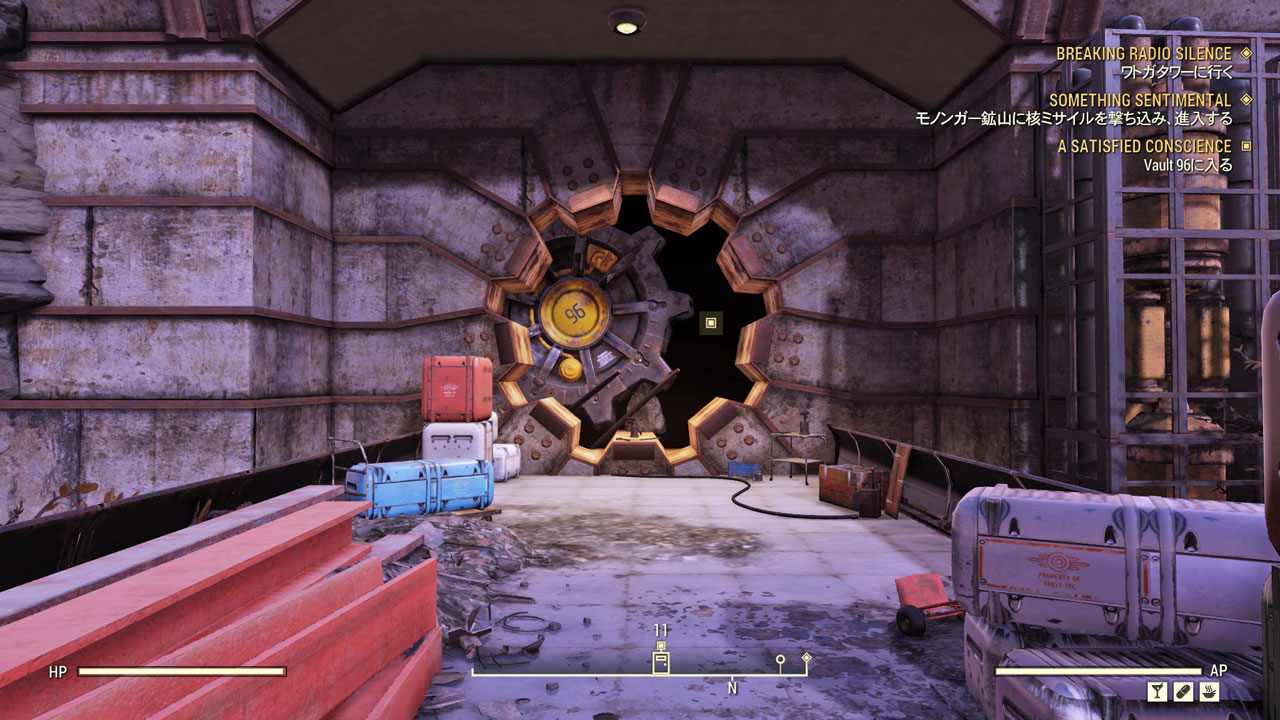Click the N direction label on the compass
Image resolution: width=1280 pixels, height=720 pixels.
[x=733, y=687]
